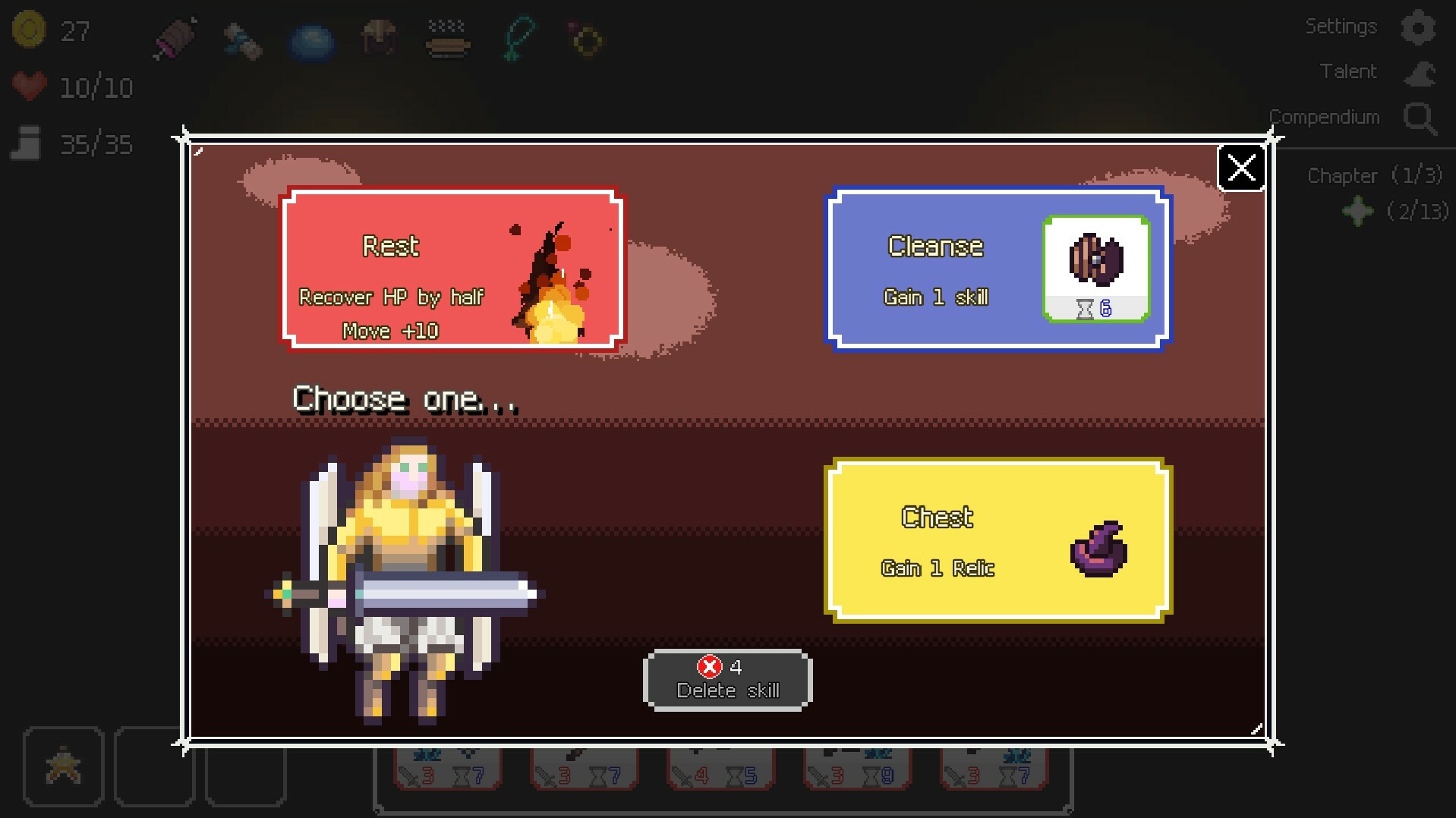Select the helmet relic in the item row
1456x818 pixels.
click(380, 38)
